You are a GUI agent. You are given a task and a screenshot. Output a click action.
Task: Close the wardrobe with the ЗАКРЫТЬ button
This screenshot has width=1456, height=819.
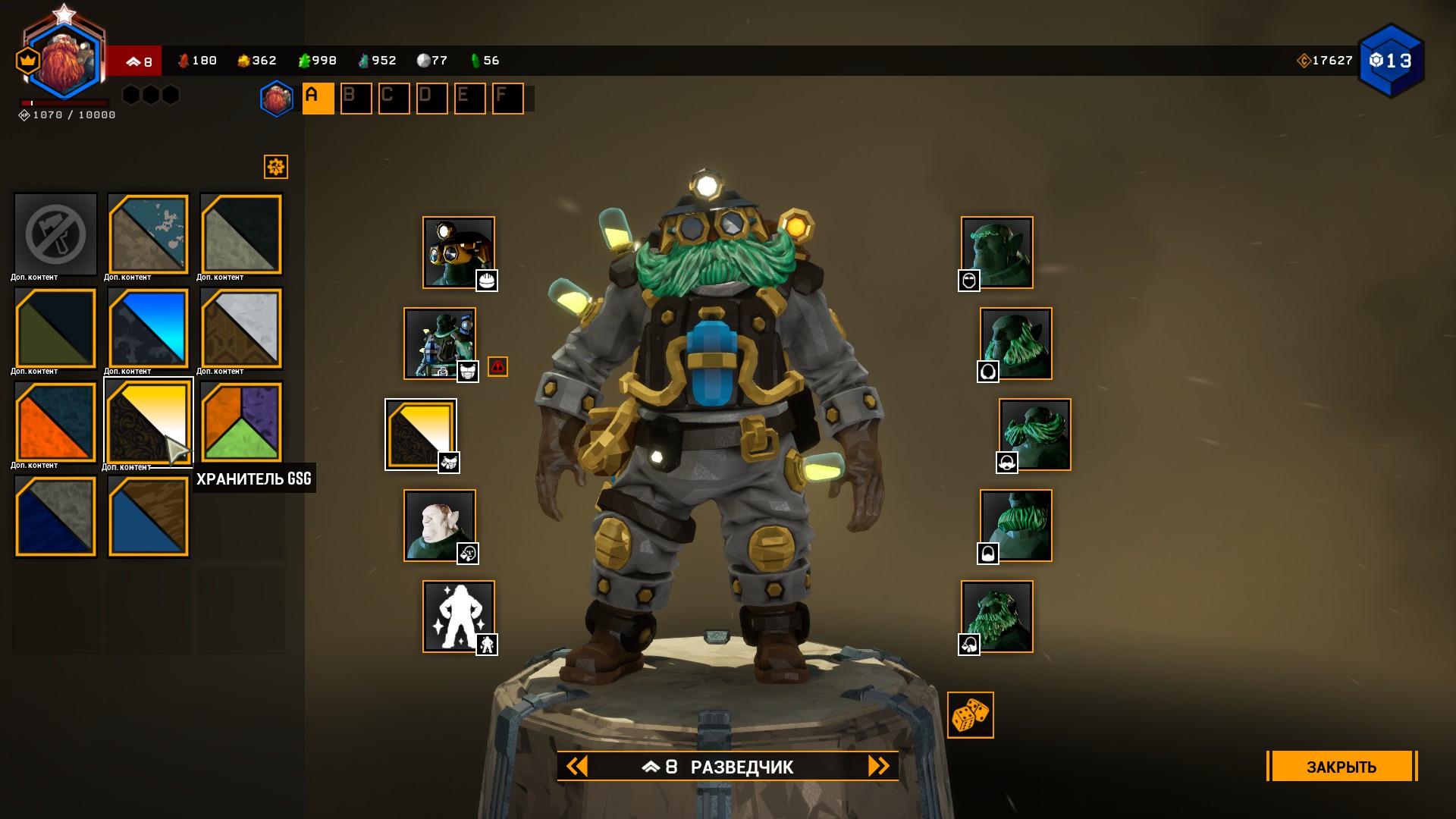1341,767
